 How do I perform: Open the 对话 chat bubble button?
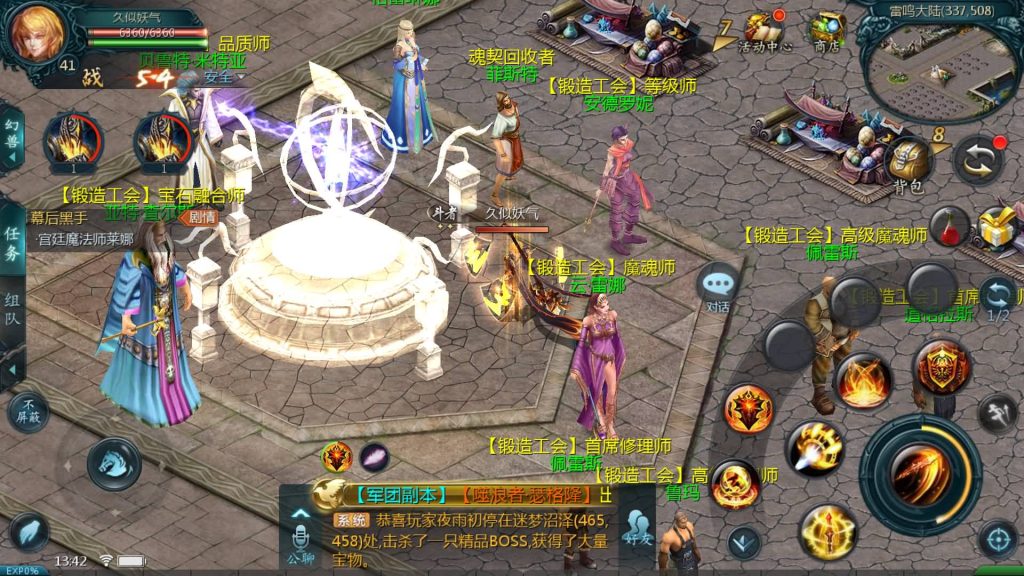pyautogui.click(x=718, y=287)
